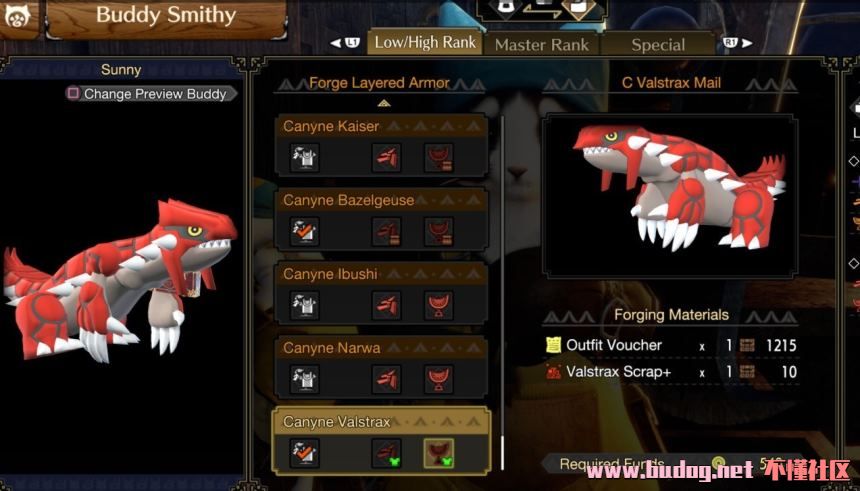Open the Special tab
The height and width of the screenshot is (491, 860).
tap(658, 44)
